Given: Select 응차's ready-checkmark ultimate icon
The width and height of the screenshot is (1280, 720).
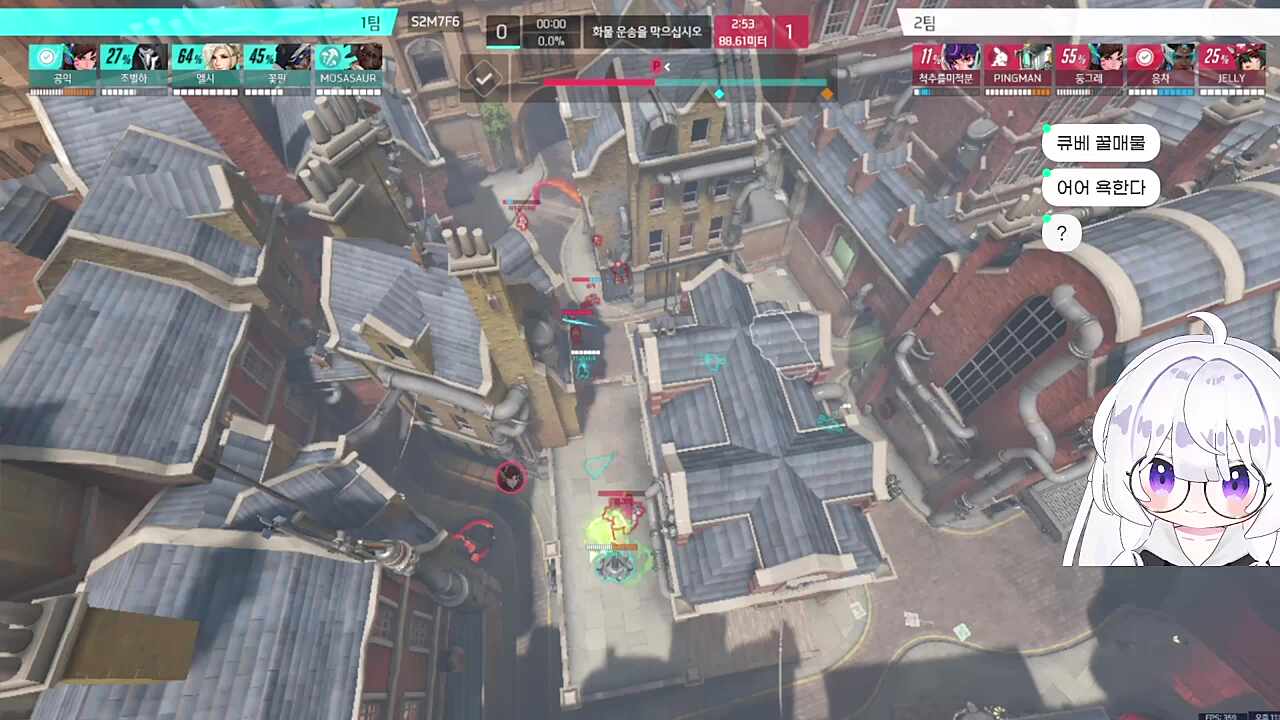Looking at the screenshot, I should (x=1142, y=57).
